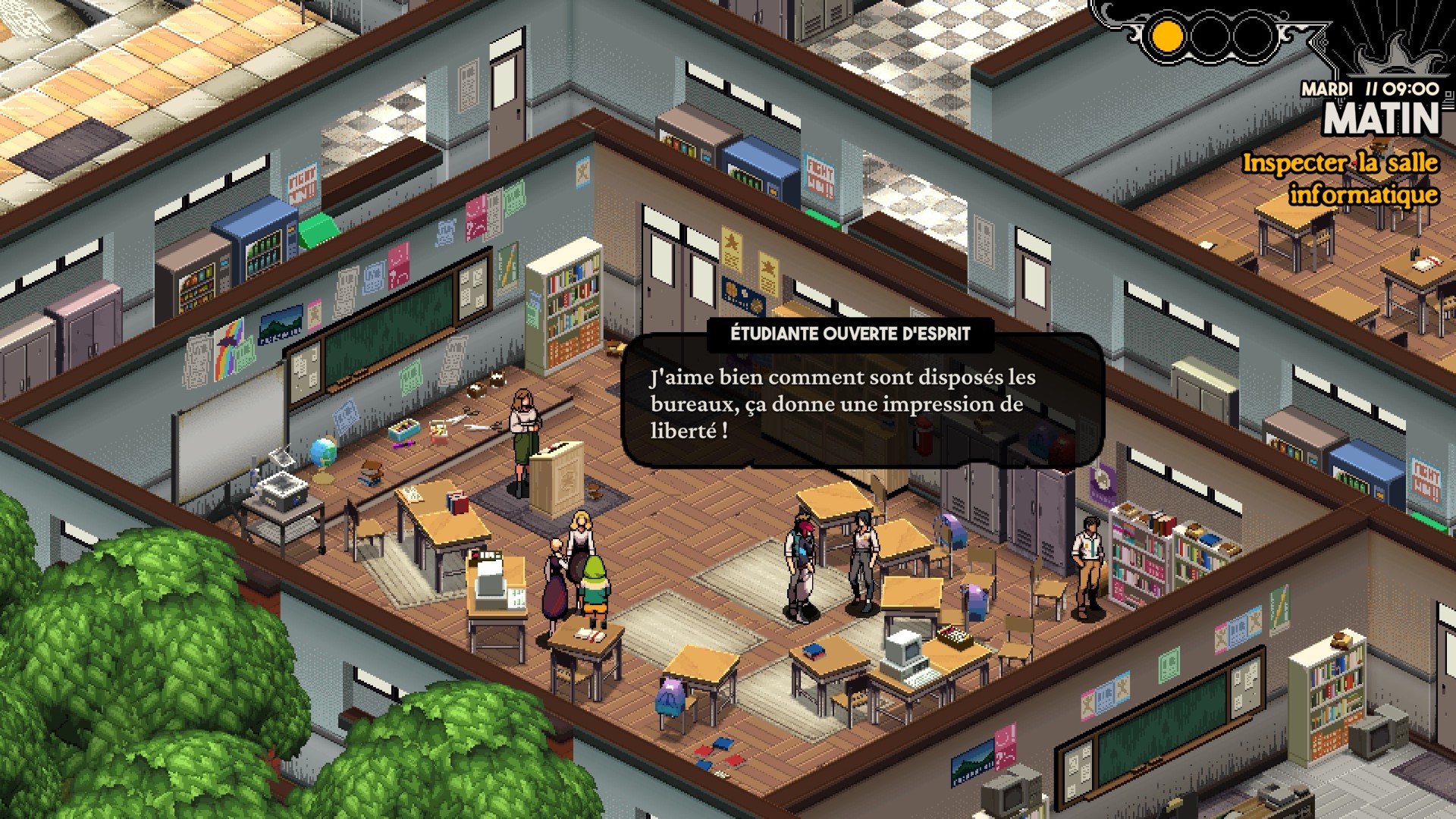Viewport: 1456px width, 819px height.
Task: Advance the open-minded student's dialogue box
Action: pos(861,403)
